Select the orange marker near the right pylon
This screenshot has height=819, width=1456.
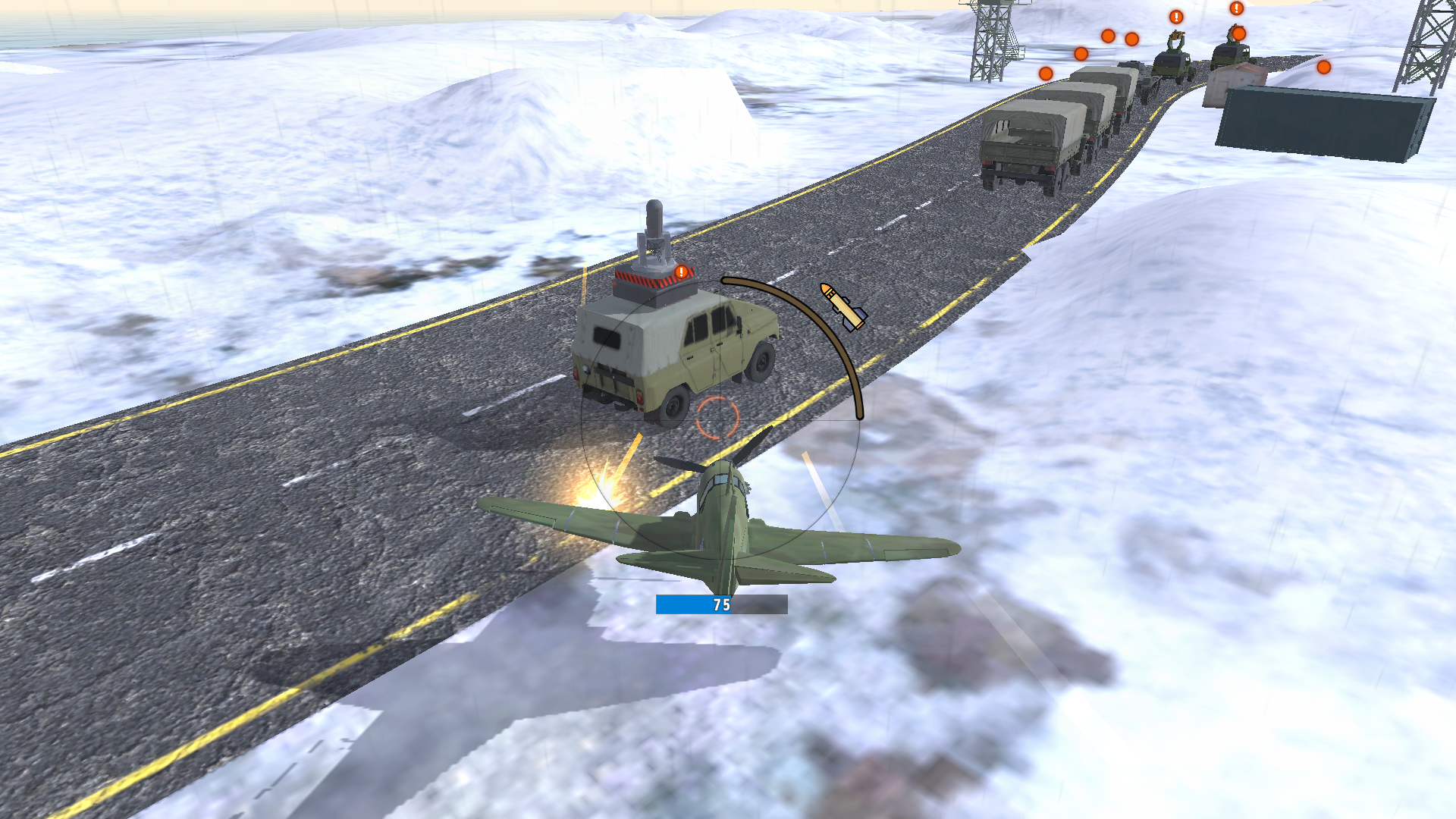click(x=1323, y=67)
